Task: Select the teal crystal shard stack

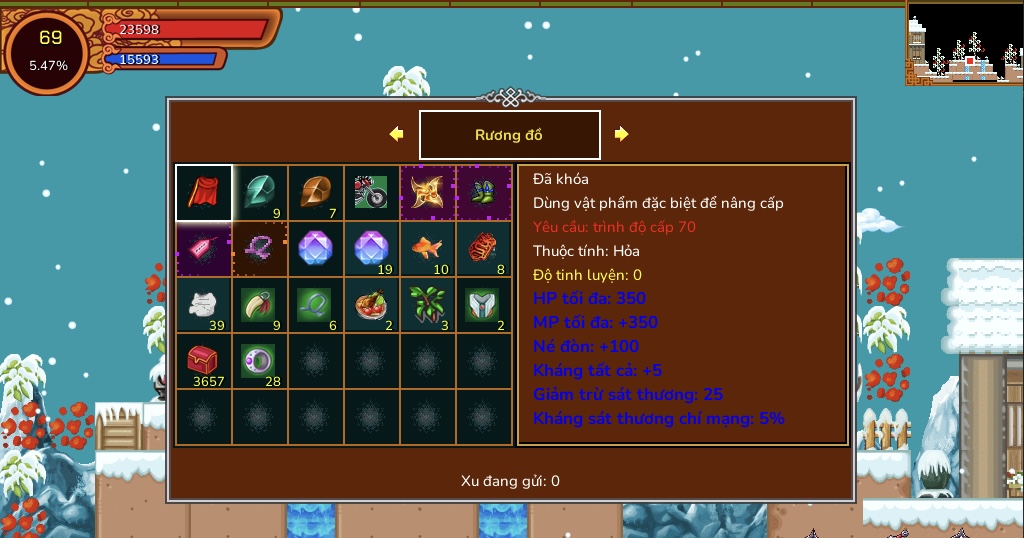Action: [x=260, y=192]
